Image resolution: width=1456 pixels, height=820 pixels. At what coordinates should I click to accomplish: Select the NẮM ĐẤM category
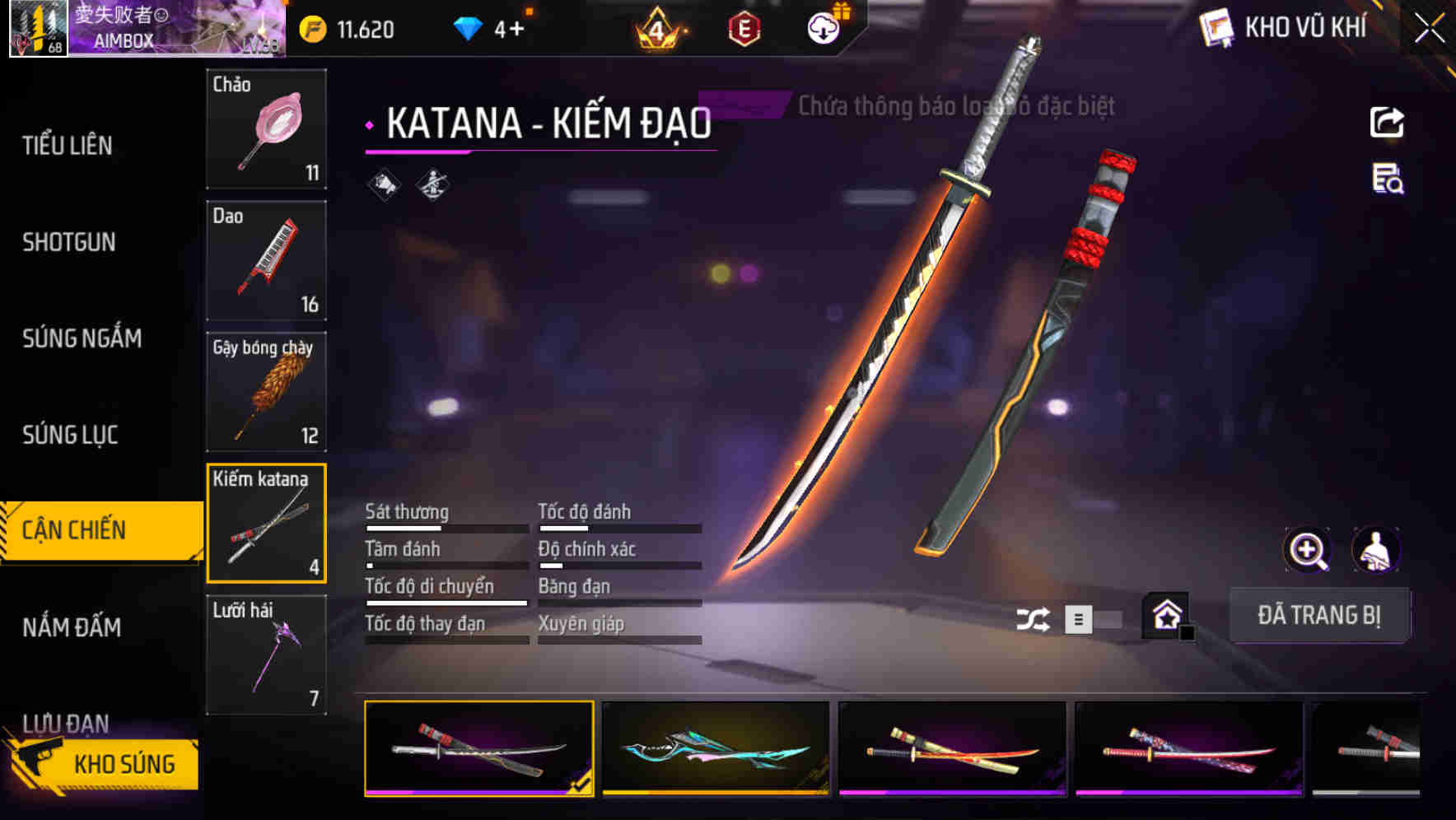coord(74,627)
